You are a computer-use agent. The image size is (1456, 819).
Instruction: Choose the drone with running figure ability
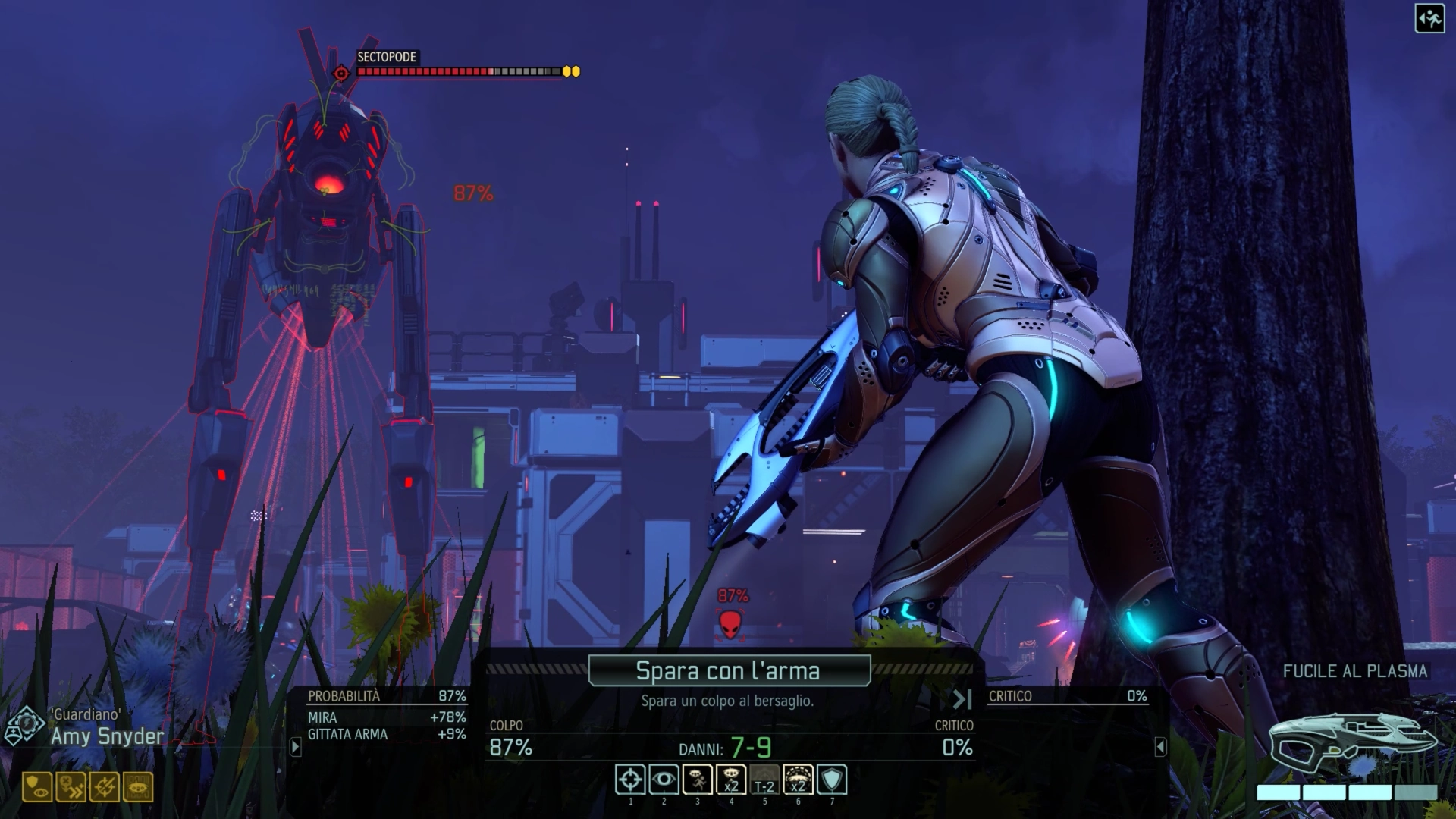(697, 780)
